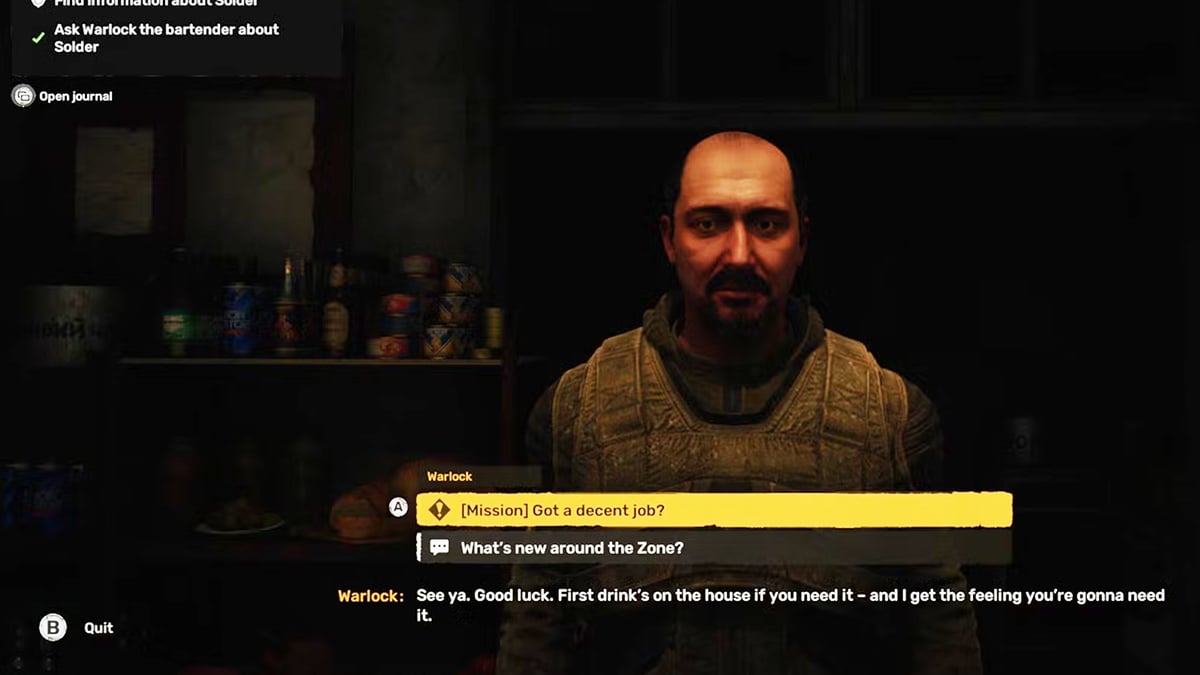Choose the "[Mission] Got a decent job?" reply
Image resolution: width=1200 pixels, height=675 pixels.
(713, 510)
